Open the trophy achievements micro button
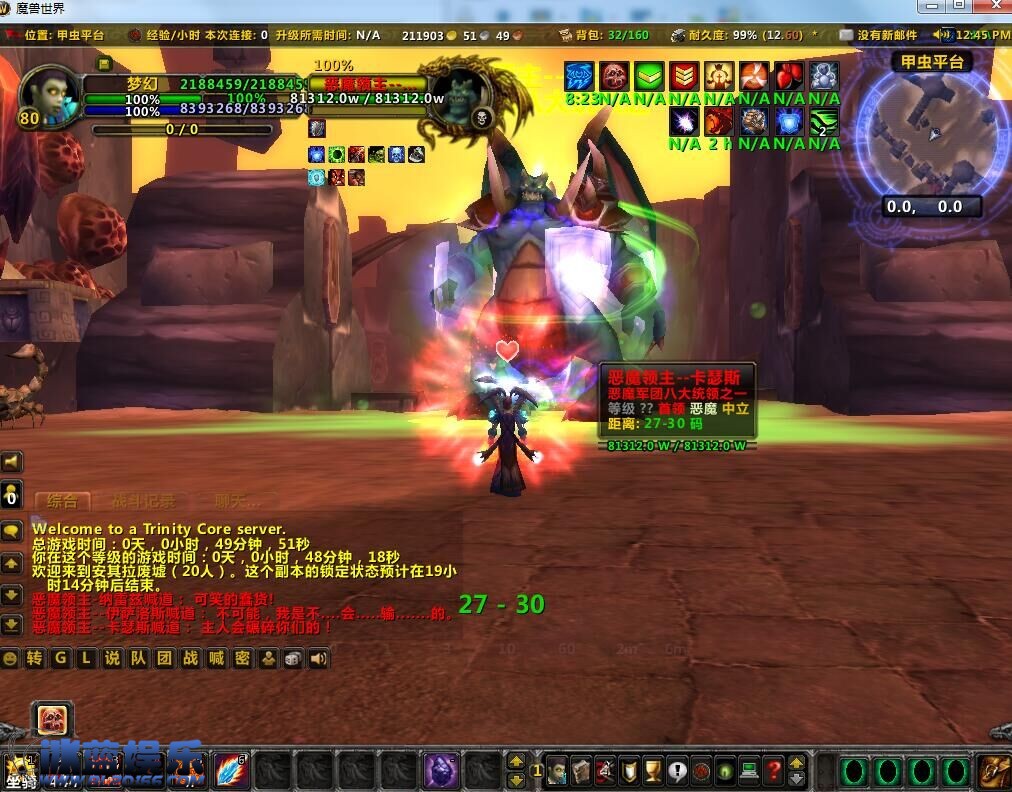The width and height of the screenshot is (1012, 792). coord(652,771)
